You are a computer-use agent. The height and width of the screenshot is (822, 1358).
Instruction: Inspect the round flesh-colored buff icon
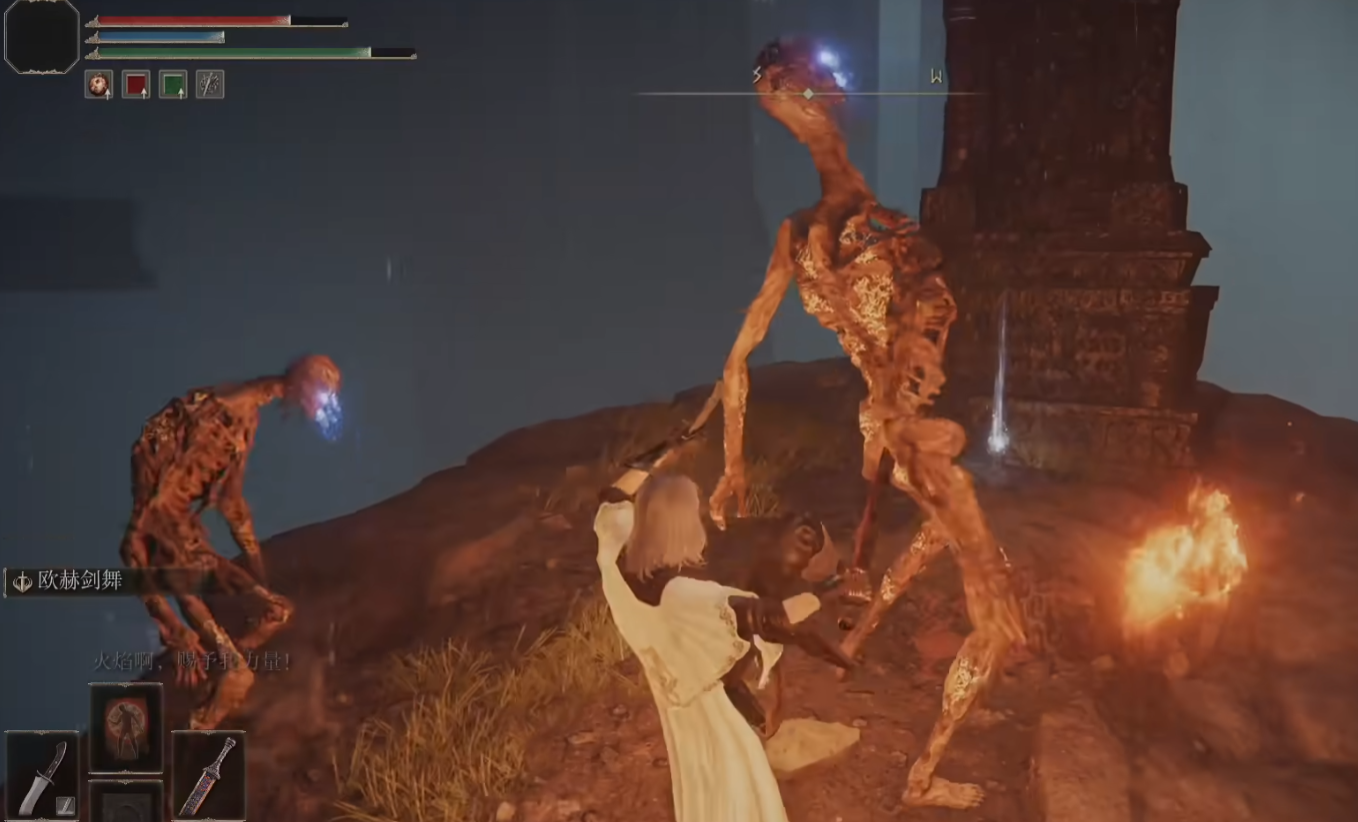(99, 85)
